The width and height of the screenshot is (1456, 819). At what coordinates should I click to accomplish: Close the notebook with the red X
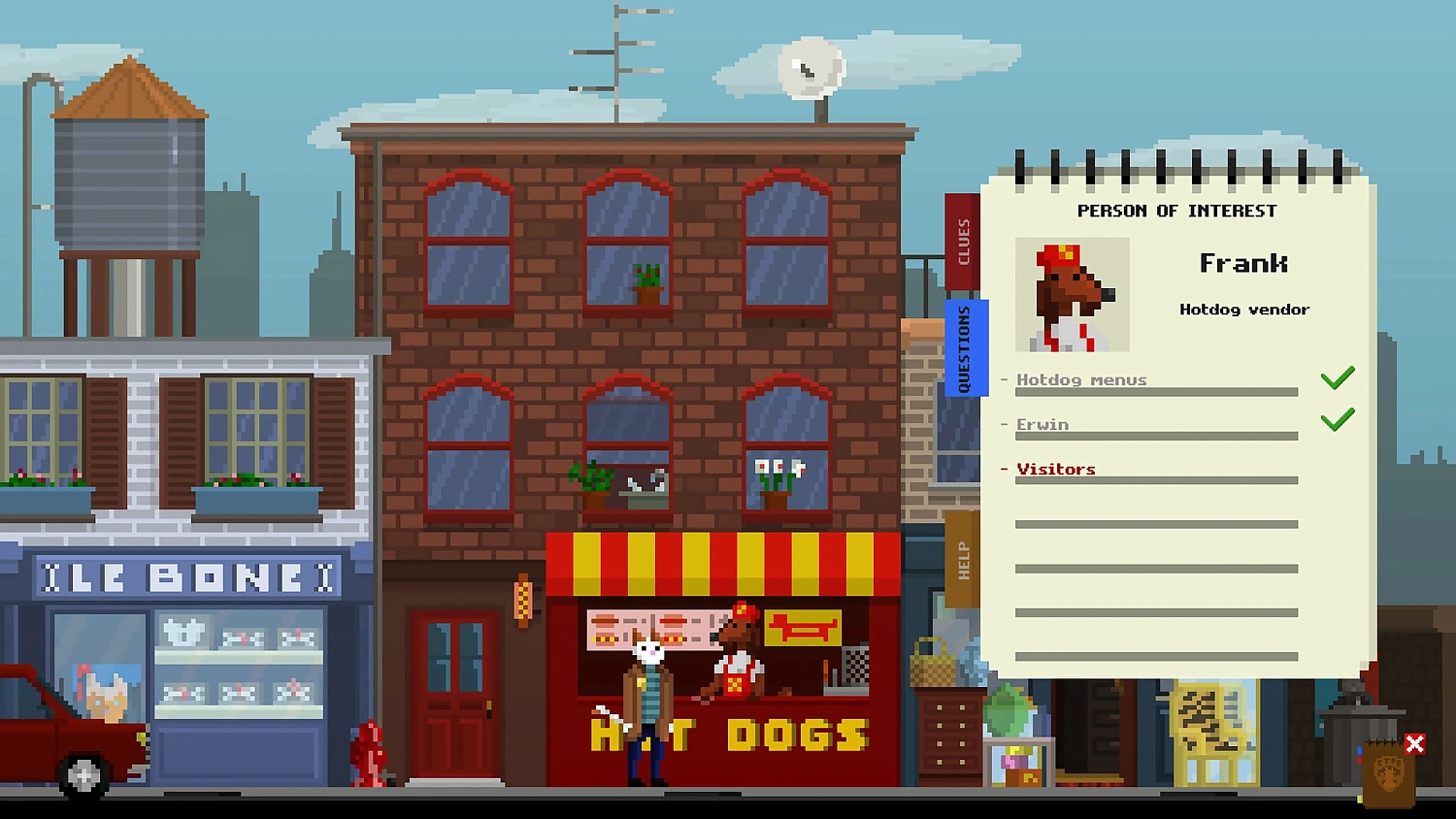[x=1414, y=743]
